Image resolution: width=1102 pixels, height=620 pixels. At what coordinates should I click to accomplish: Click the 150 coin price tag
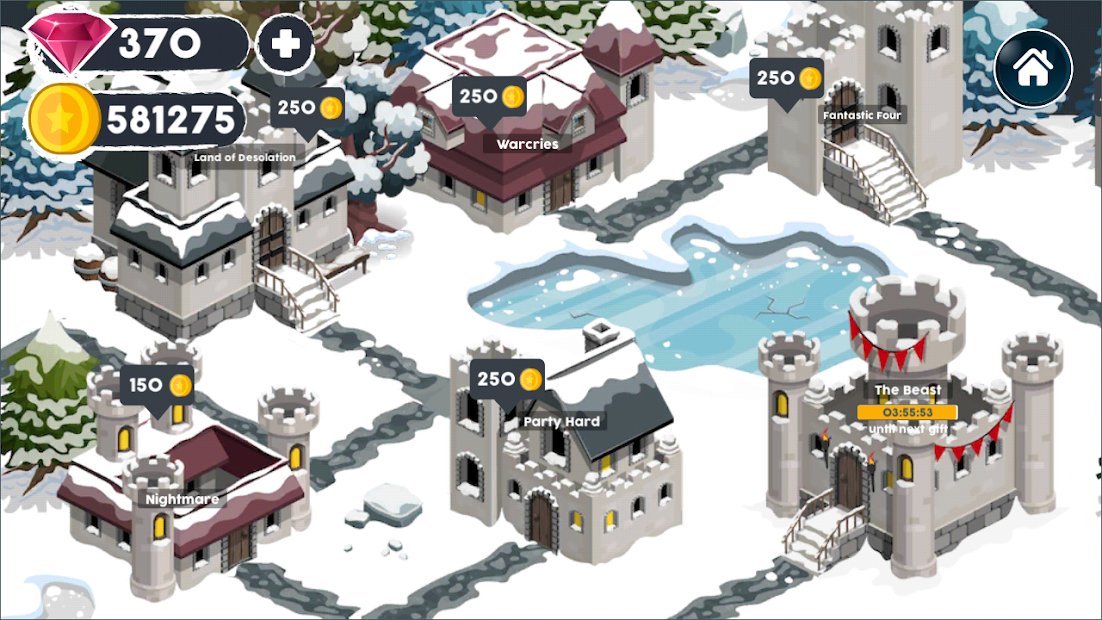[x=157, y=386]
